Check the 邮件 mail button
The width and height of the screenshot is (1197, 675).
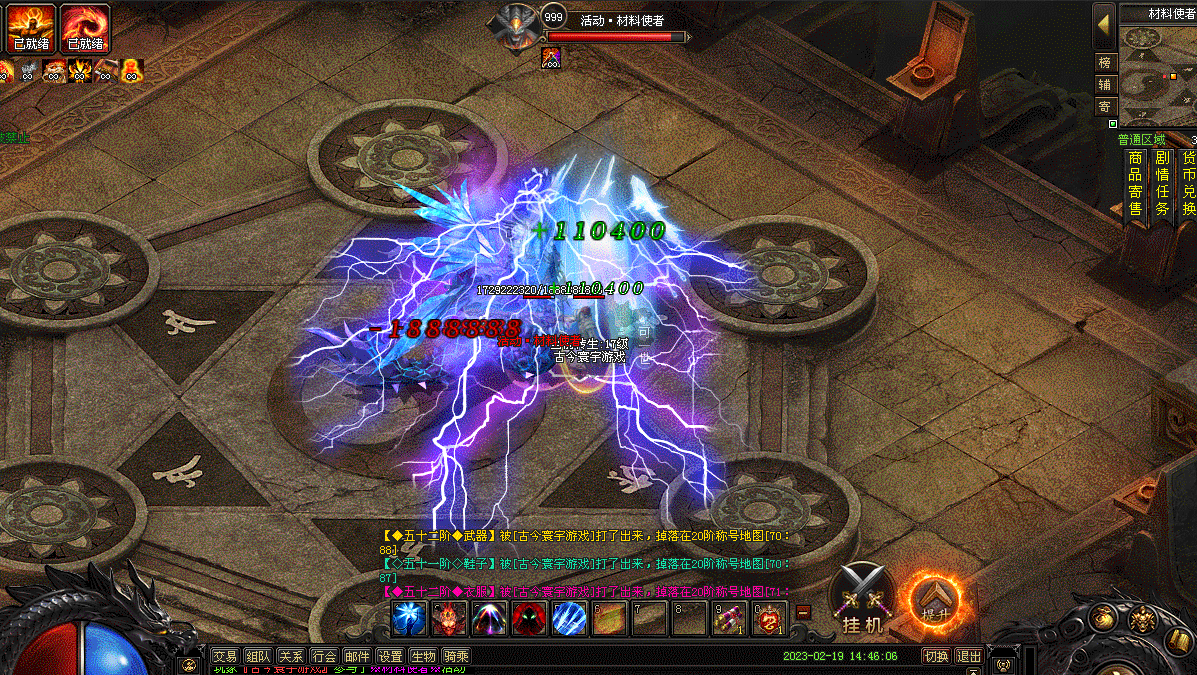coord(356,656)
